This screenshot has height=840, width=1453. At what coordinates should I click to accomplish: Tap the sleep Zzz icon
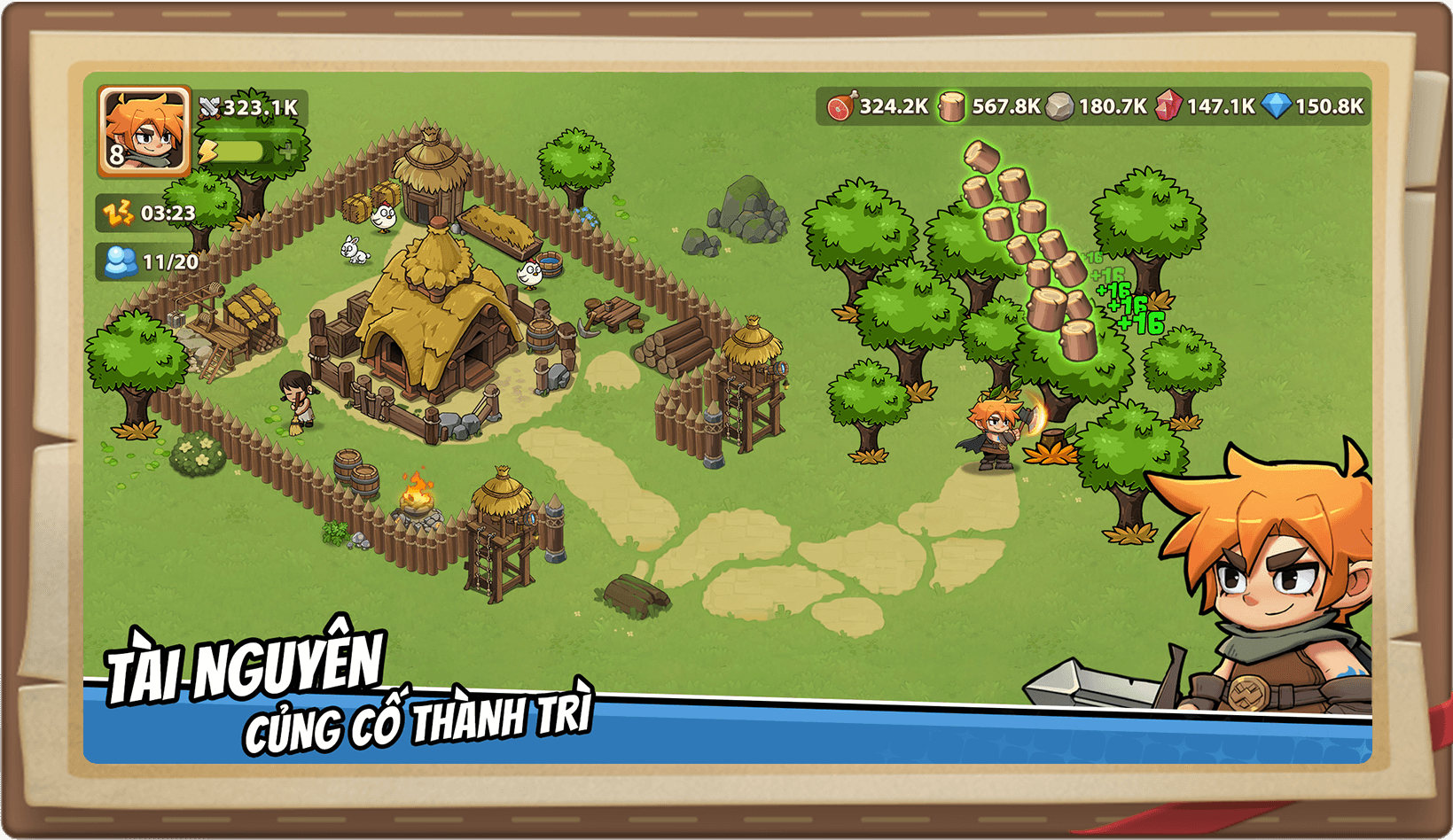118,213
